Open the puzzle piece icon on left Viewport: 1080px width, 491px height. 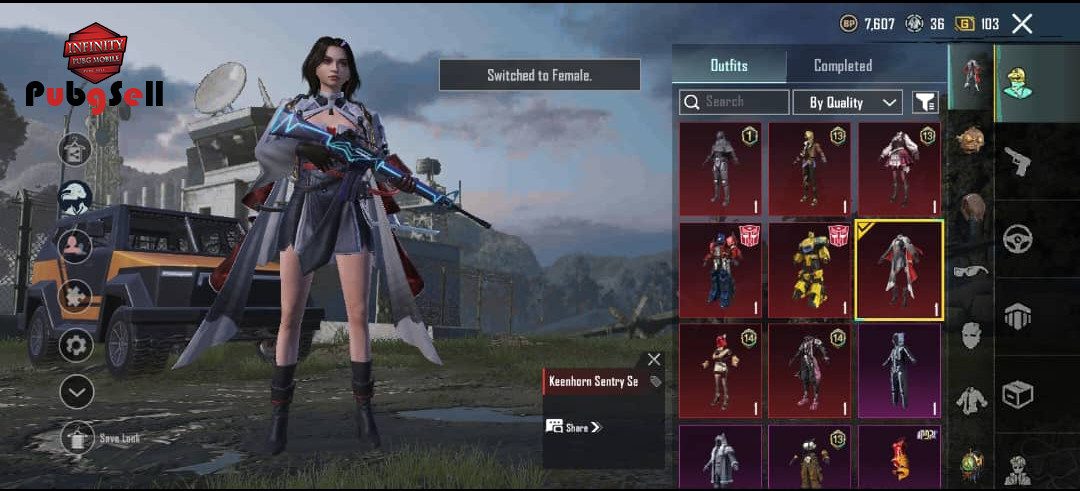(77, 296)
